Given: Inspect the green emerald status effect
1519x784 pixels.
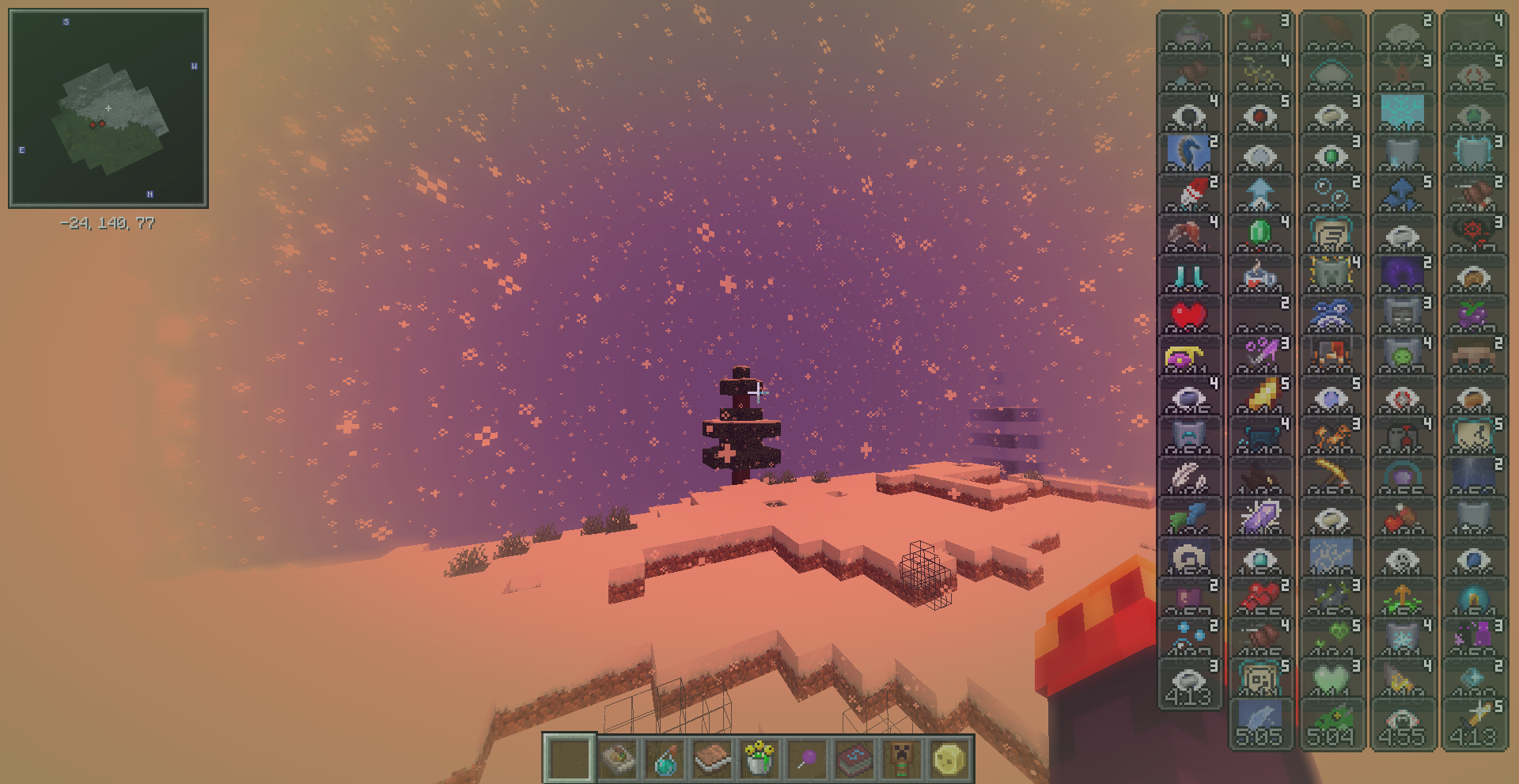Looking at the screenshot, I should [x=1260, y=233].
